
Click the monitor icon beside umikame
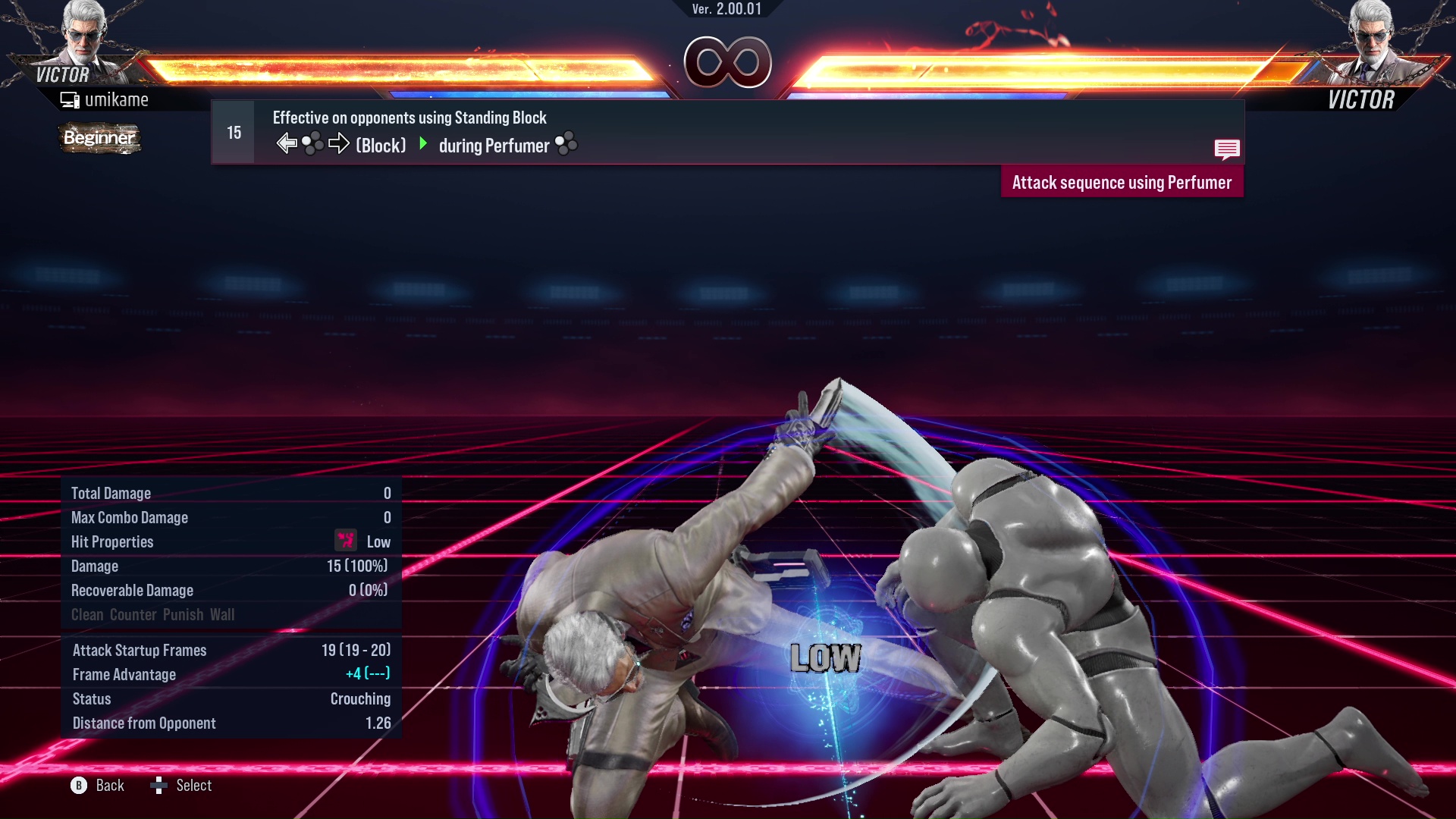tap(69, 99)
